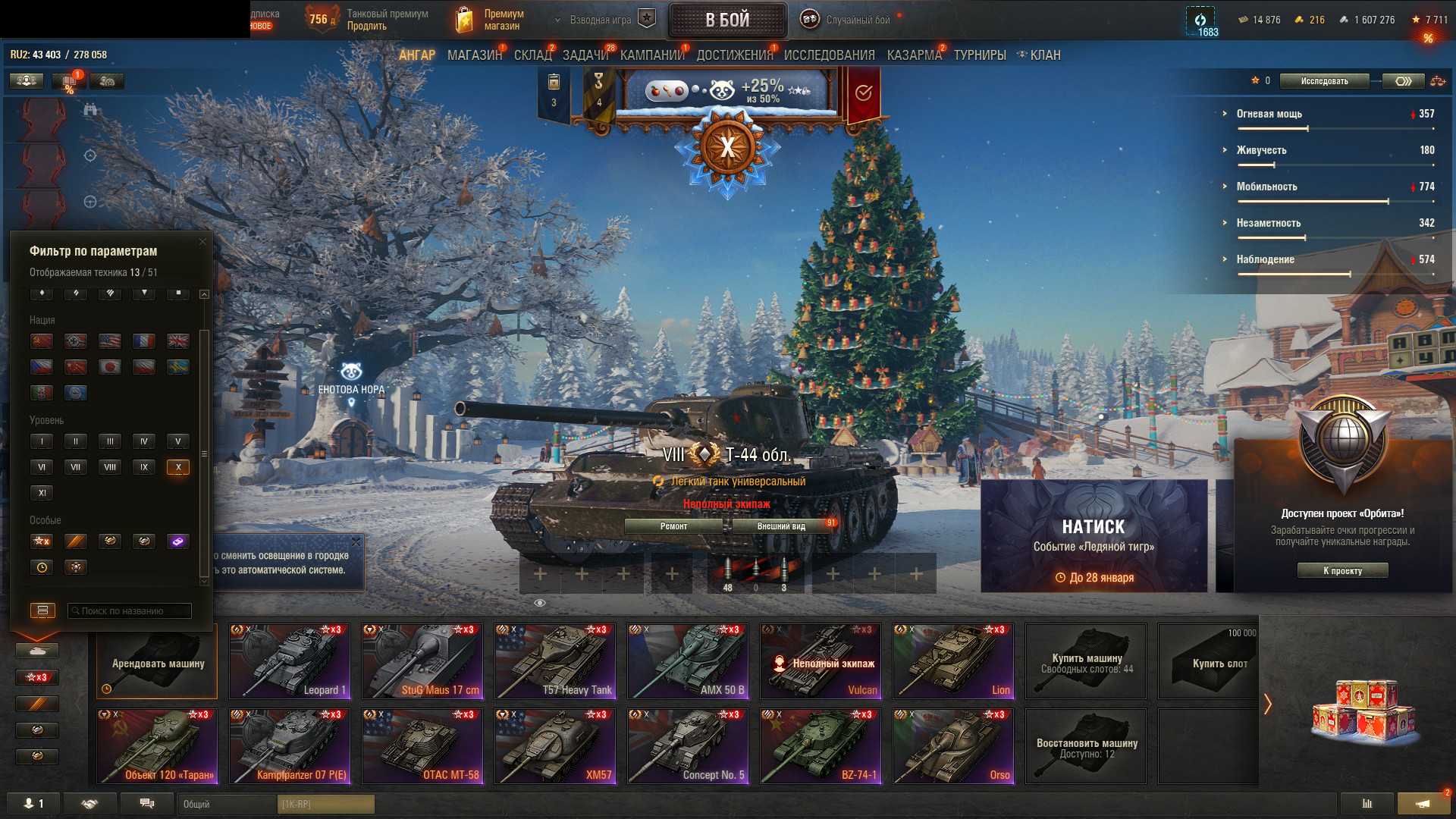
Task: Toggle the tier VIII level filter
Action: point(110,467)
